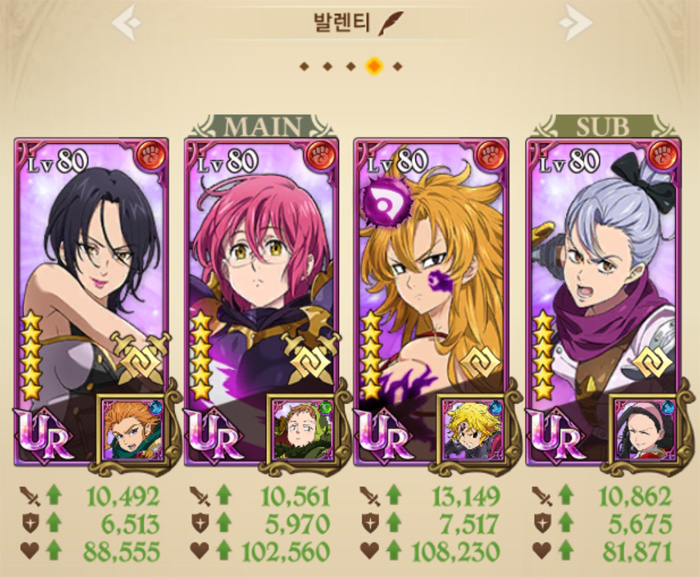Go to the previous team with the left arrow
The image size is (700, 577).
[x=125, y=22]
